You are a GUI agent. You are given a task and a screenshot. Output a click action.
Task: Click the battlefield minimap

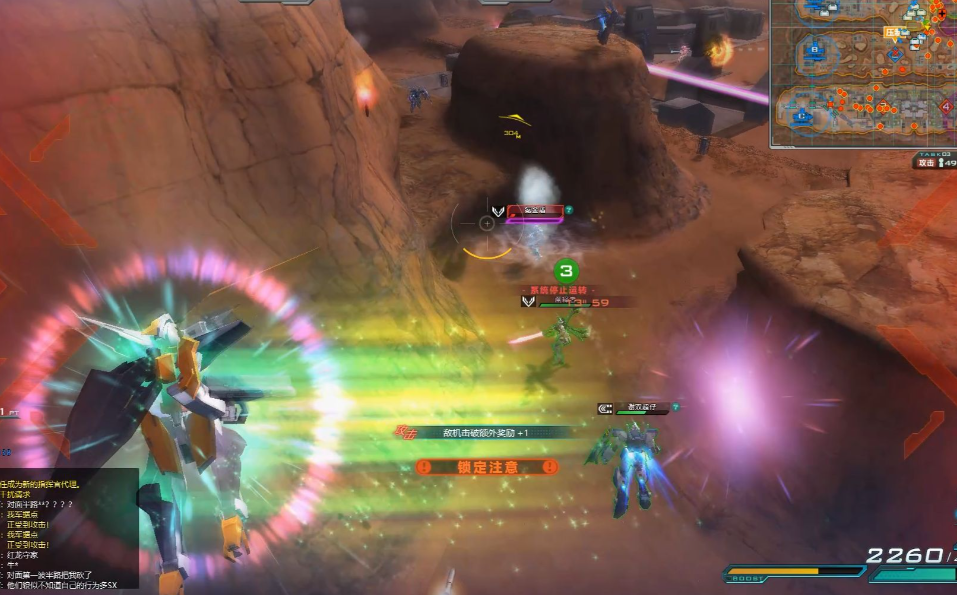click(863, 73)
